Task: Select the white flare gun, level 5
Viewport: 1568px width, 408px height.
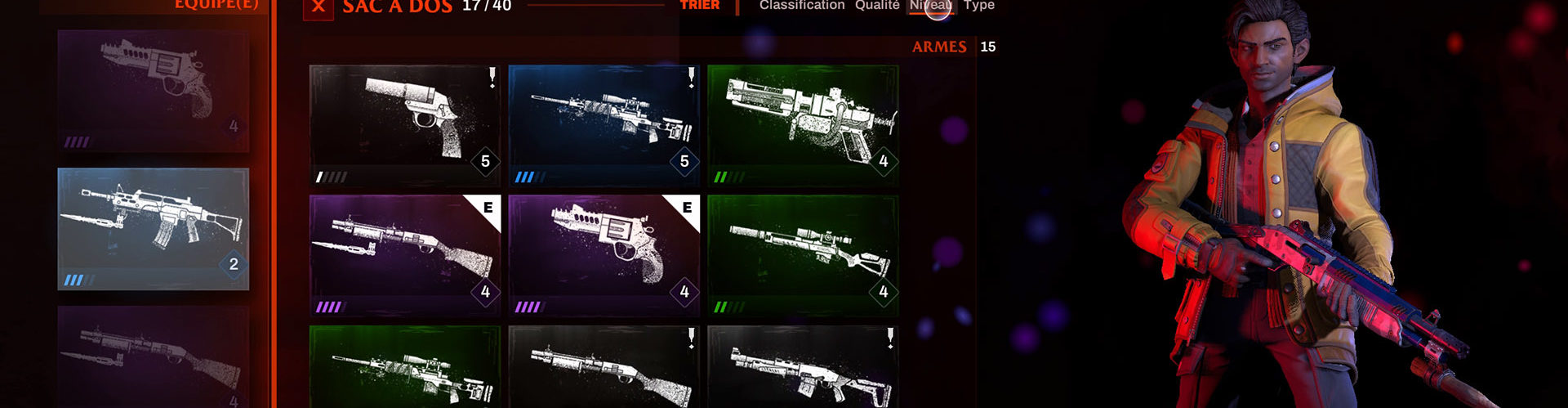Action: click(x=405, y=125)
